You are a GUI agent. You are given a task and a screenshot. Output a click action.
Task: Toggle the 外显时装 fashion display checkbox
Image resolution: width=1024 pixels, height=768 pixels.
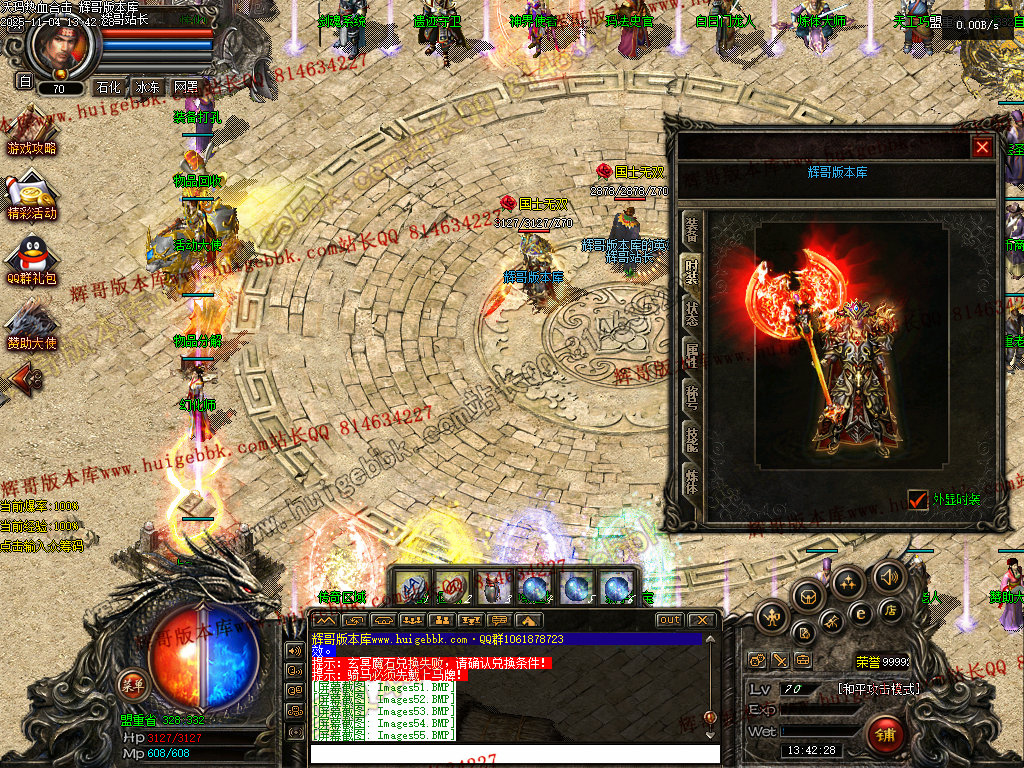[x=917, y=498]
